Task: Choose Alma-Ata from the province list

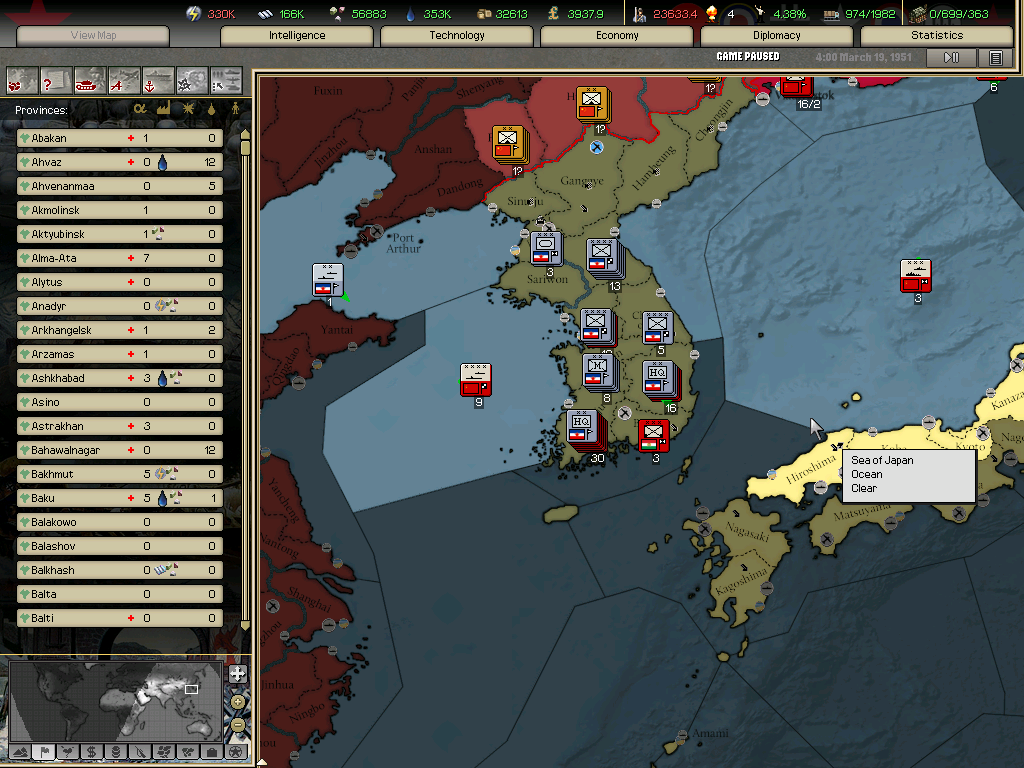Action: [x=119, y=258]
